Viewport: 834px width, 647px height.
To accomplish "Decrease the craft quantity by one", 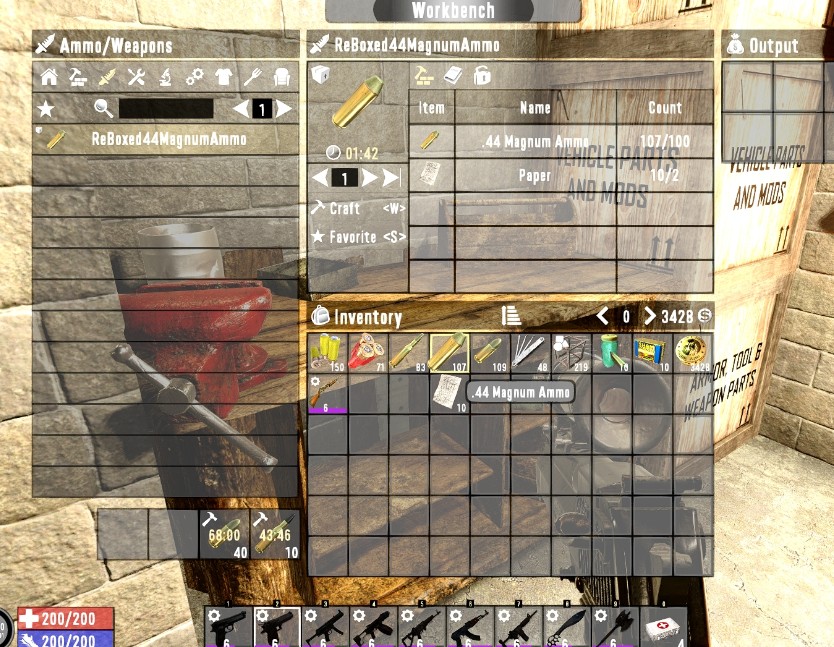I will coord(320,178).
